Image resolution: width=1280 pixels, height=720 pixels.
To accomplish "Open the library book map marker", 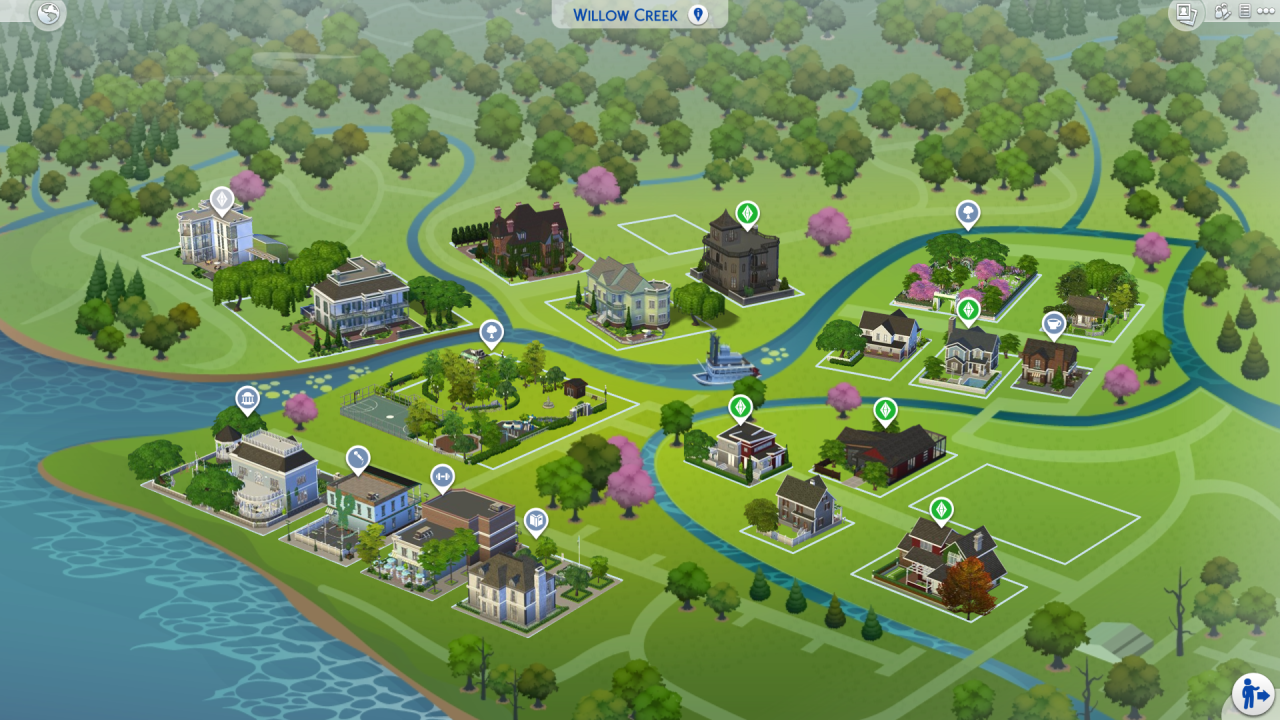I will 536,520.
